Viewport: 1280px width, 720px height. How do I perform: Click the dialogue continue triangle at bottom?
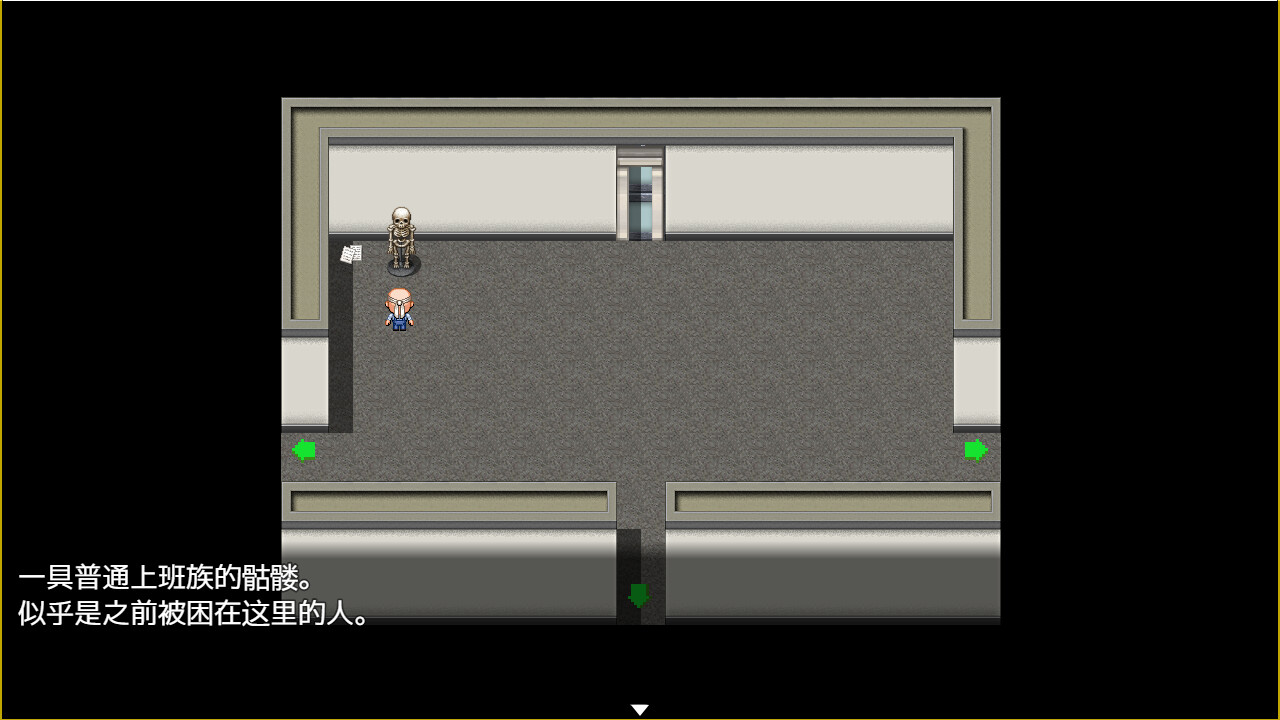coord(640,706)
